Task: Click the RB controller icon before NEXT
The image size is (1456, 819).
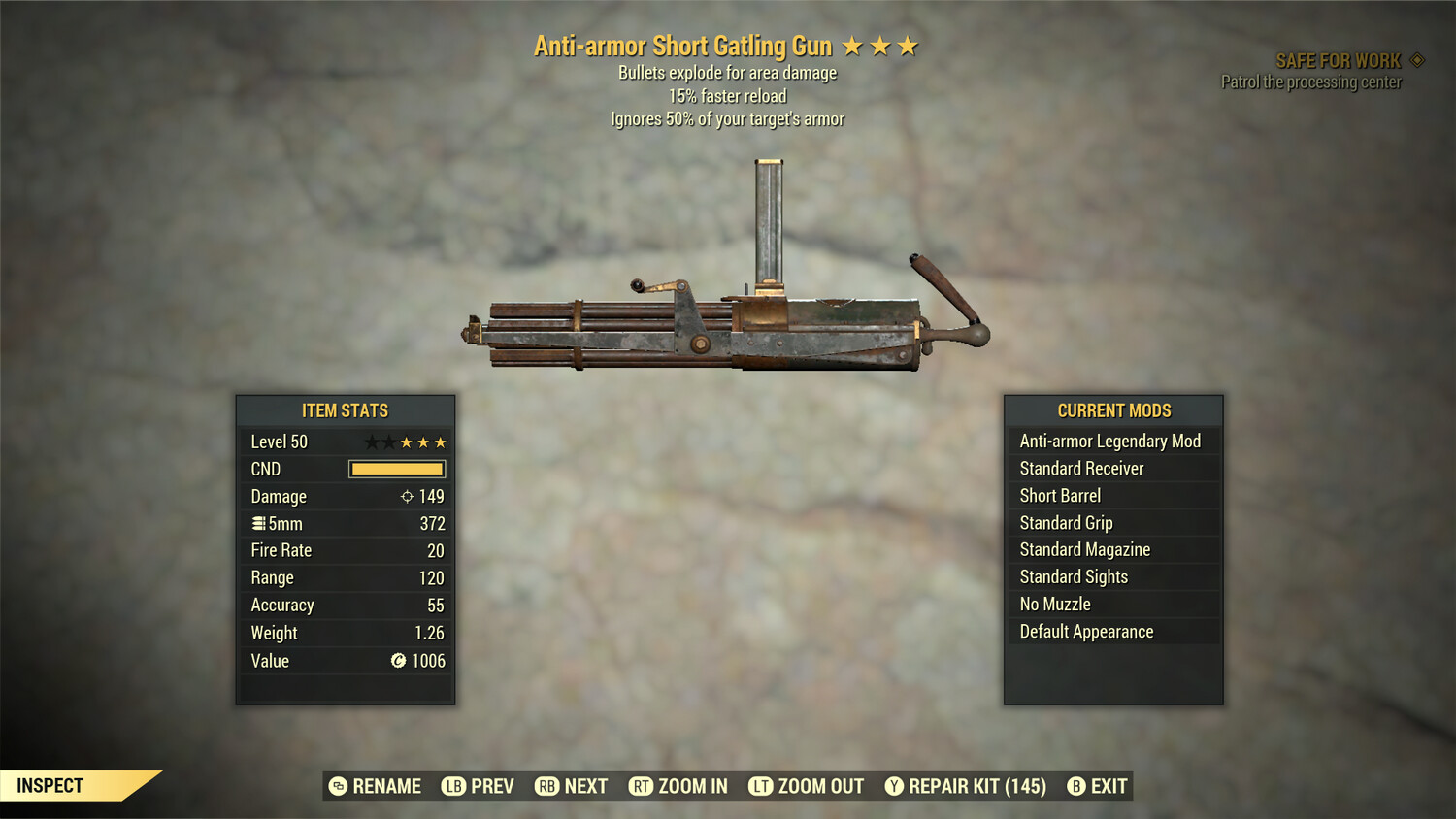Action: click(x=546, y=786)
